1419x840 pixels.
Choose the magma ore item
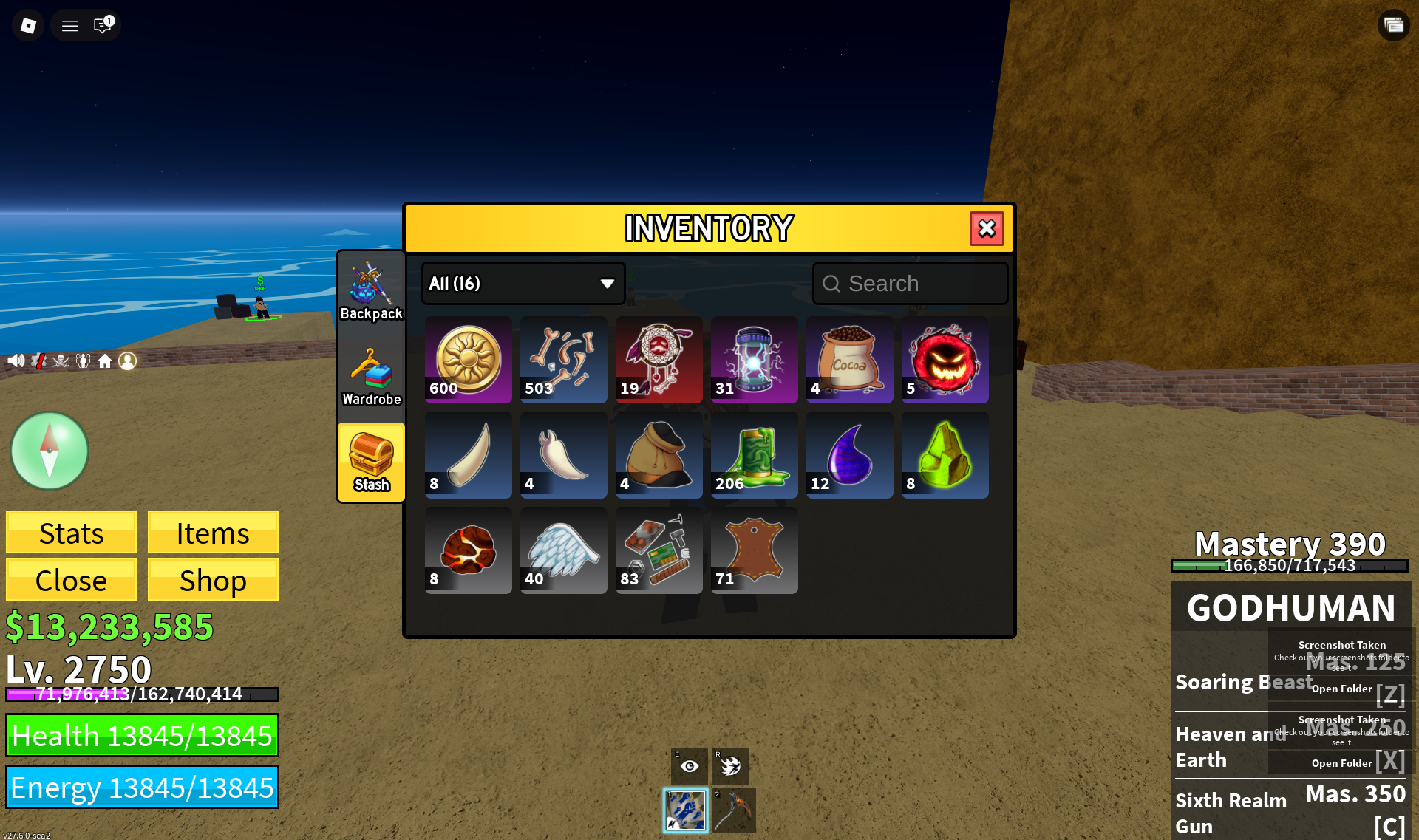[468, 550]
